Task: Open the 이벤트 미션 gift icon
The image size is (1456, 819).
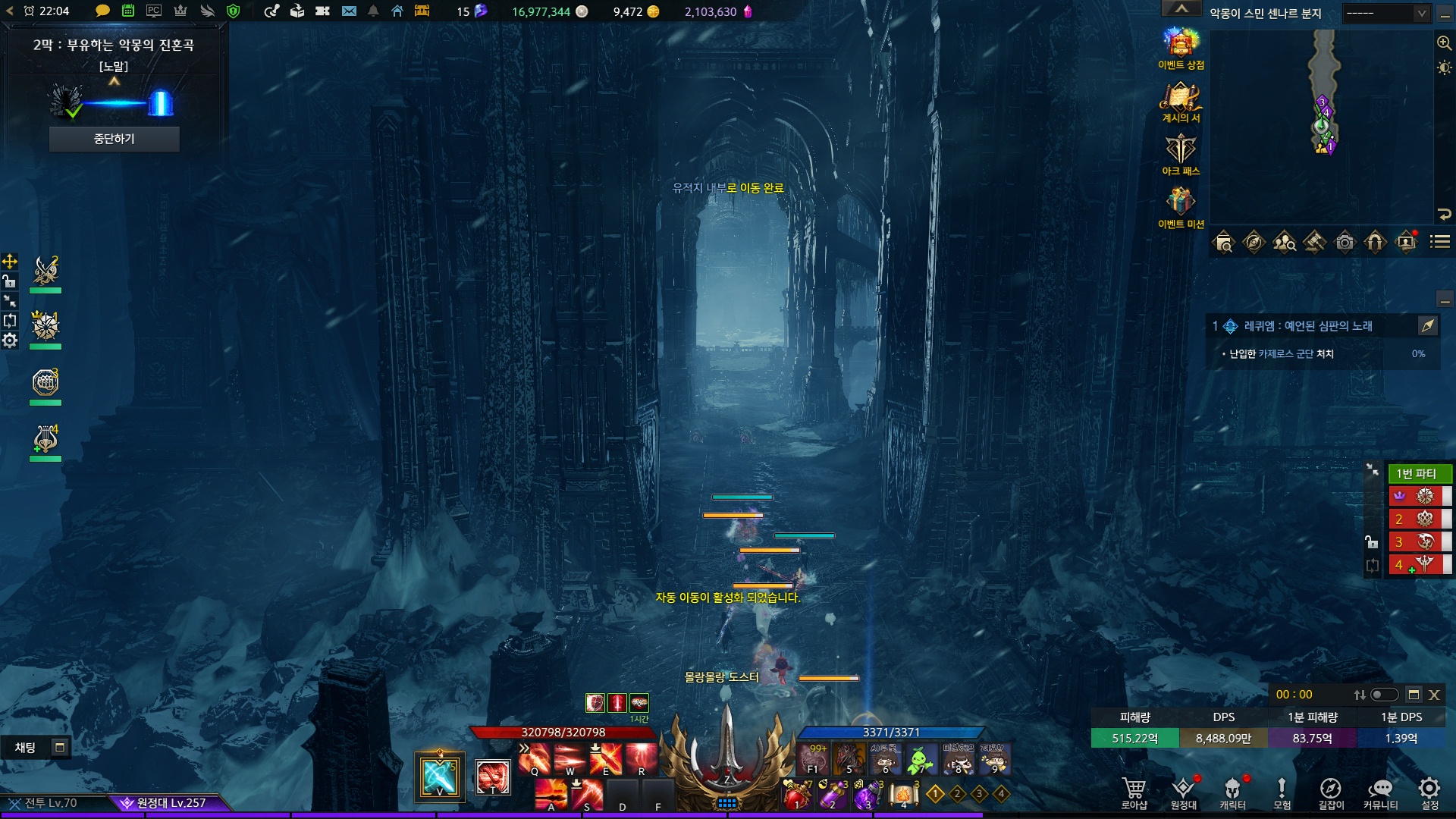Action: click(1181, 206)
